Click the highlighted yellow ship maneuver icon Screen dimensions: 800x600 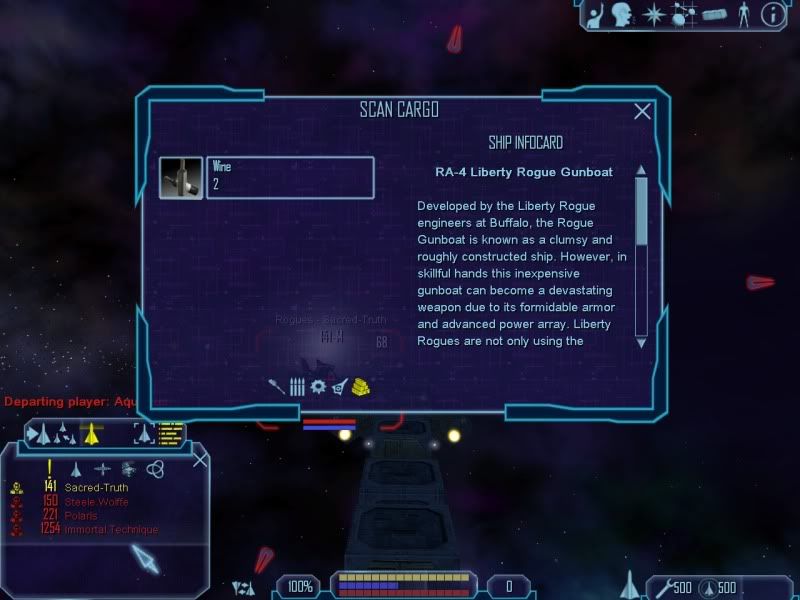click(92, 433)
